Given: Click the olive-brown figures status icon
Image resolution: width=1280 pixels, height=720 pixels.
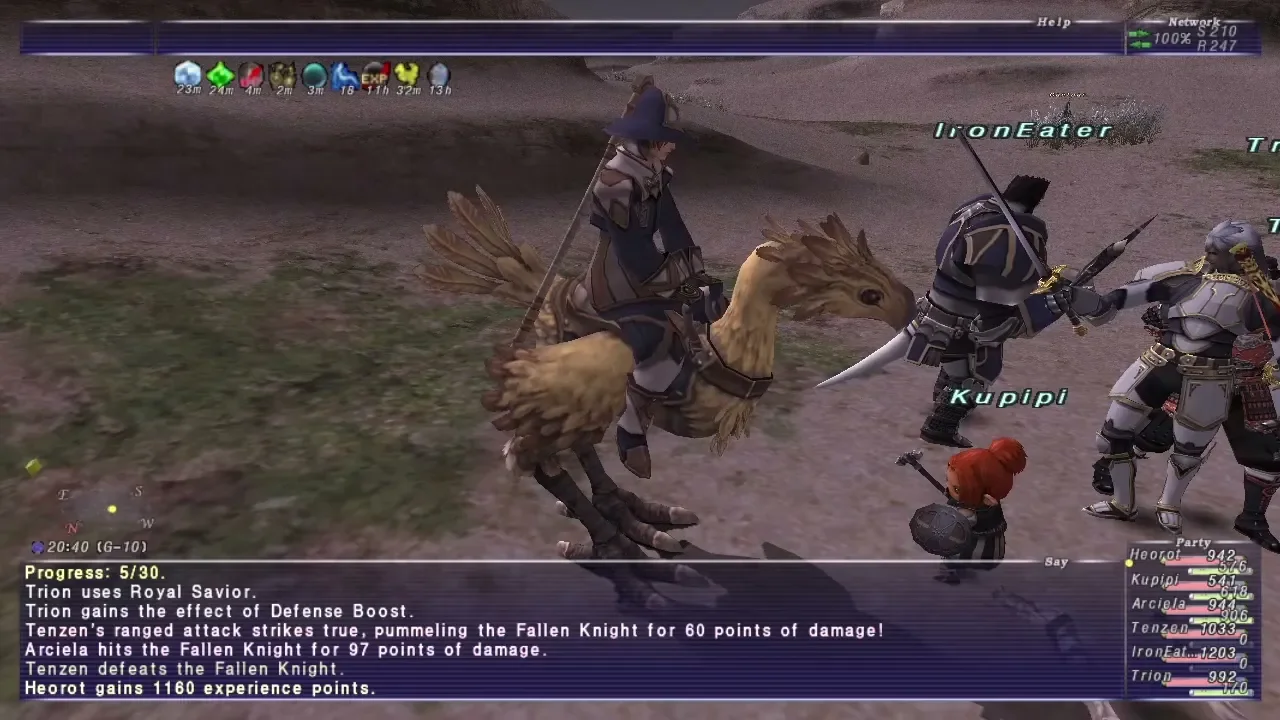Looking at the screenshot, I should [283, 74].
